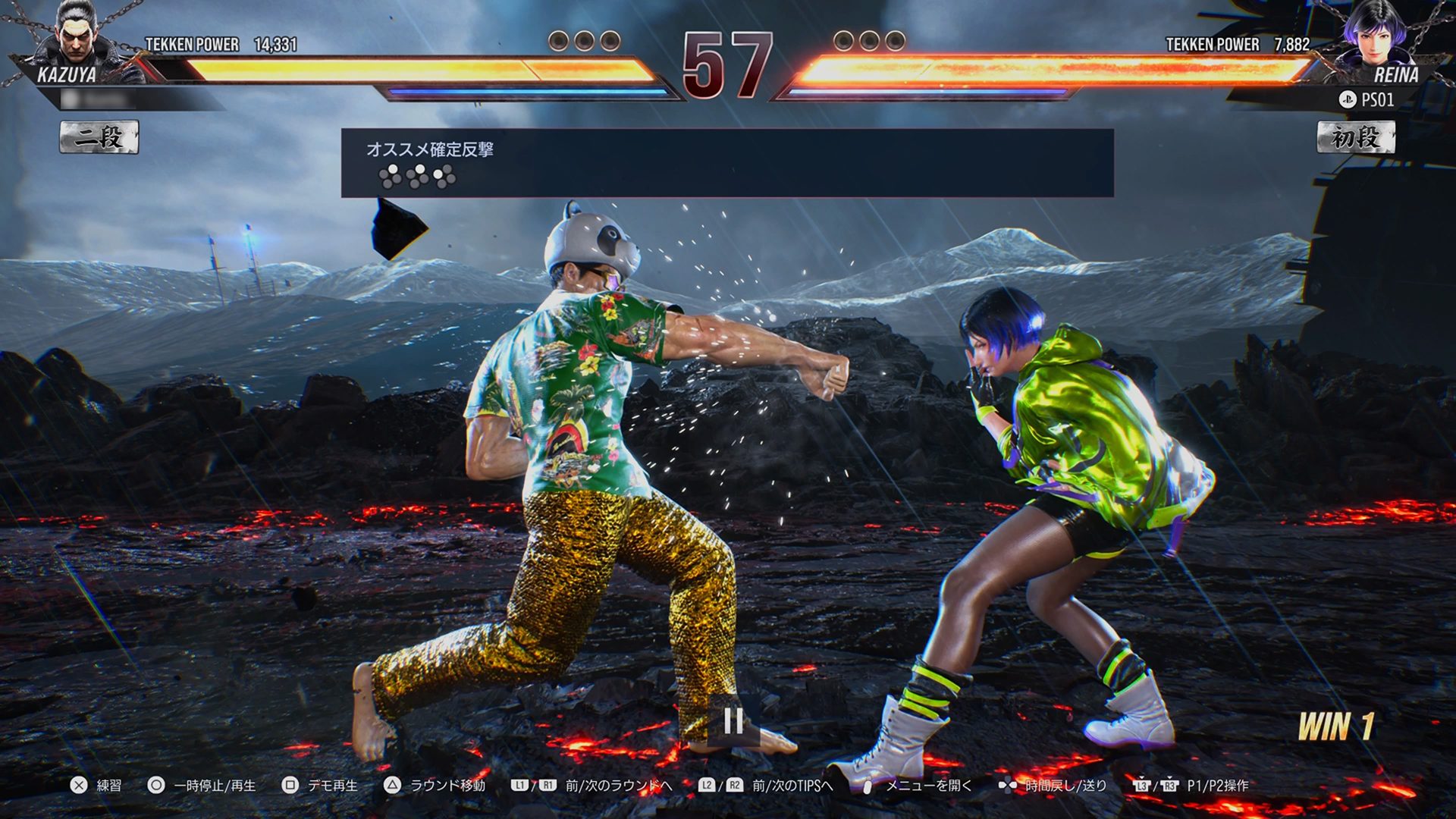Viewport: 1456px width, 819px height.
Task: Select the 二段 rank badge
Action: [x=99, y=138]
